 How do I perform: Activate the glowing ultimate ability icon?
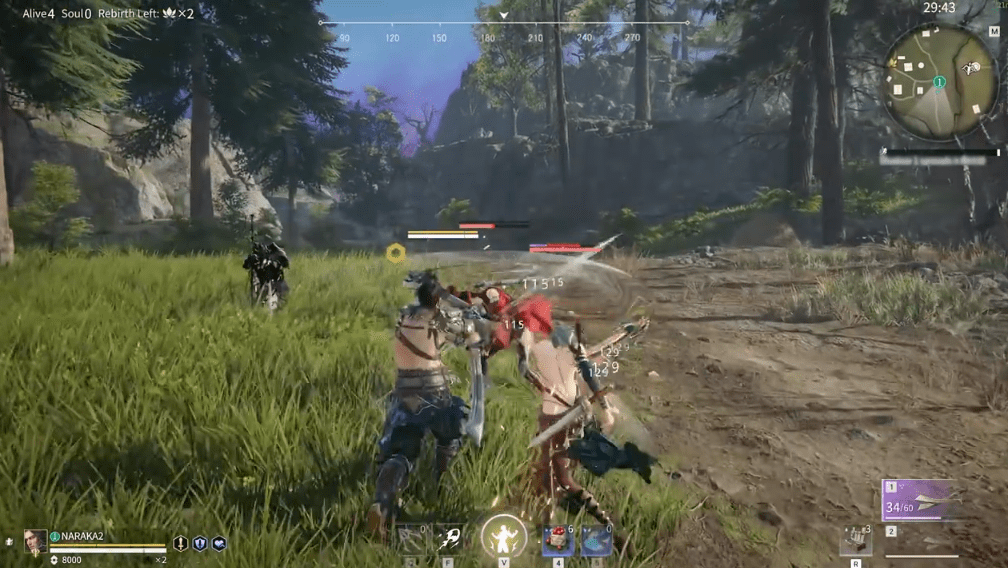tap(504, 537)
